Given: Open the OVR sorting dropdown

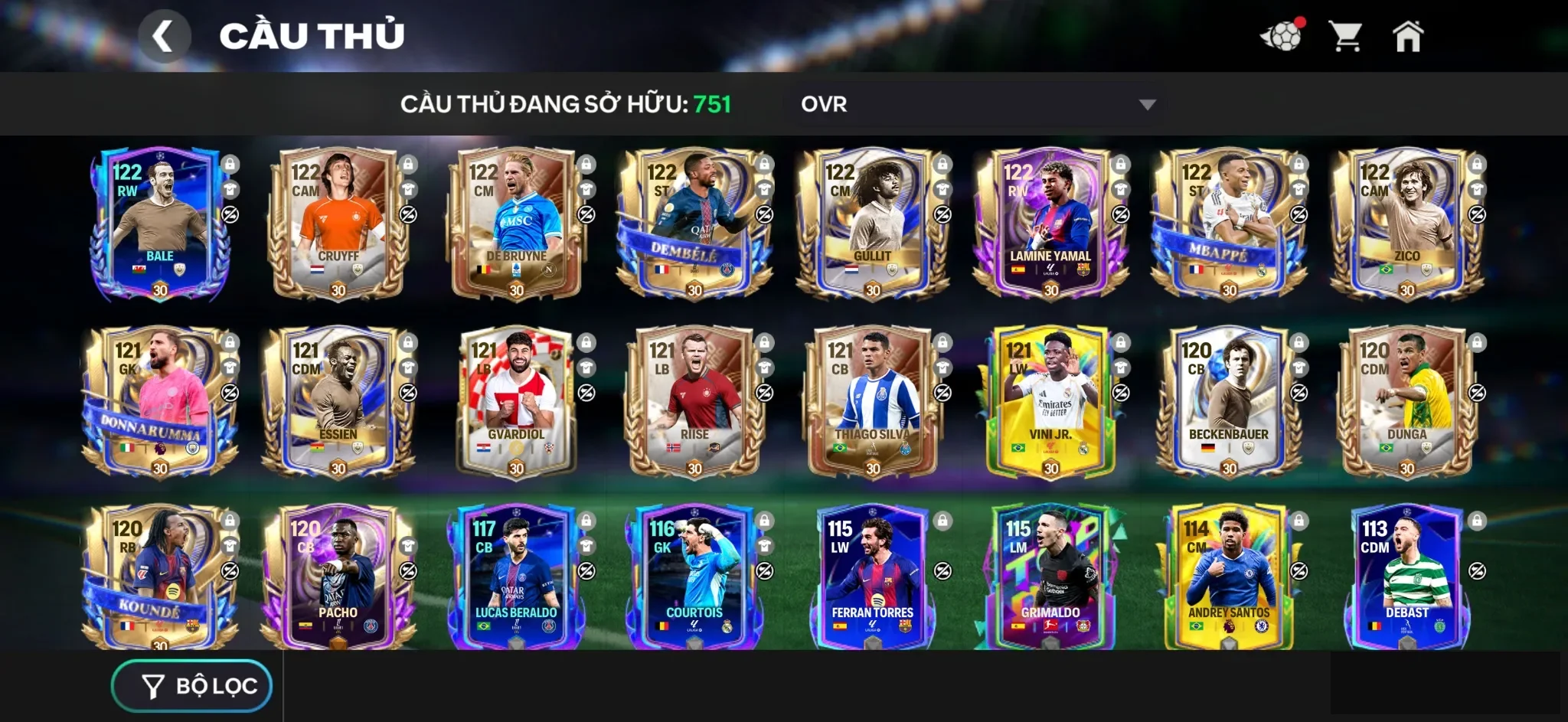Looking at the screenshot, I should click(x=980, y=105).
